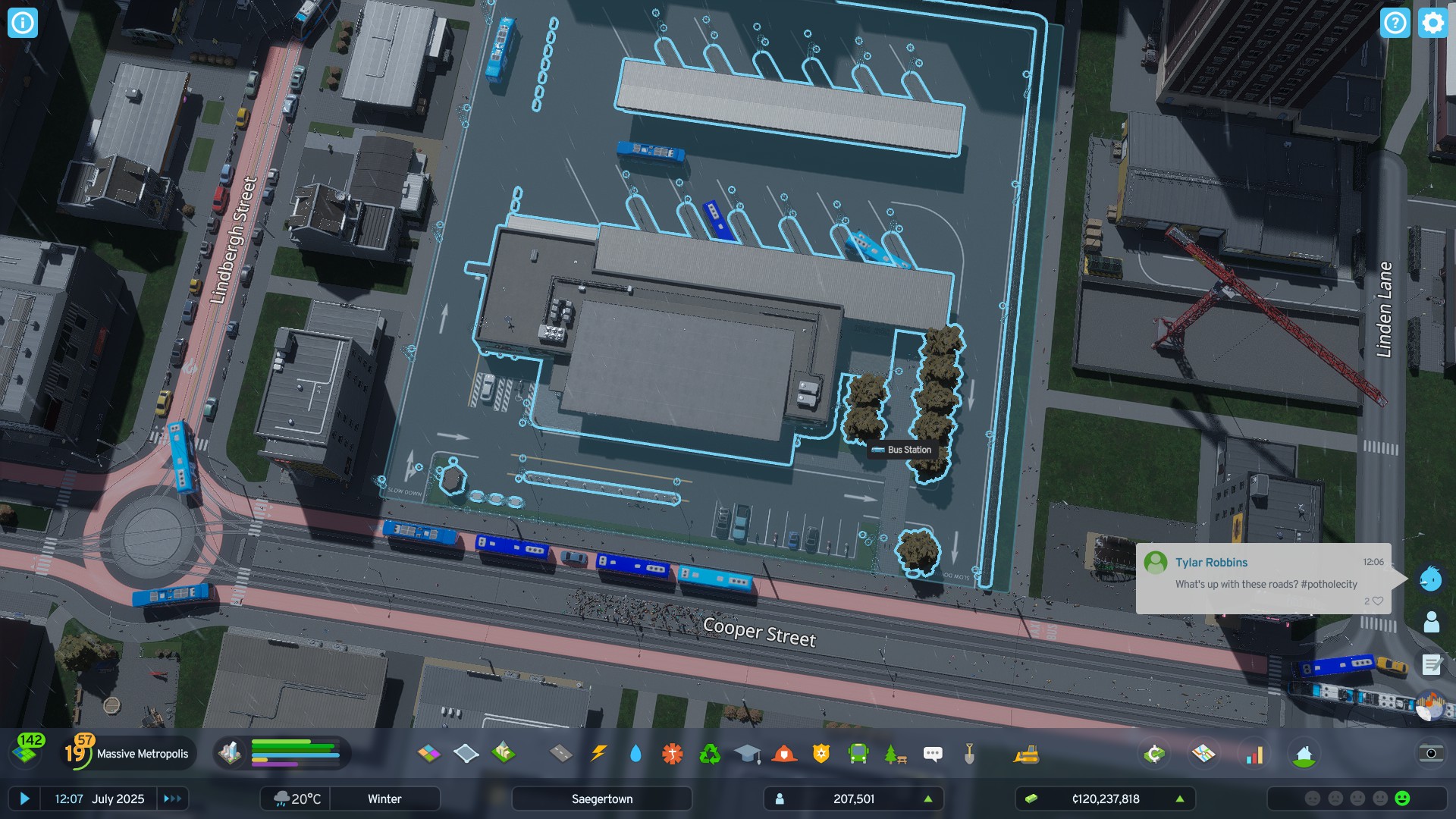This screenshot has width=1456, height=819.
Task: Open the Parks & Recreation menu
Action: (x=895, y=753)
